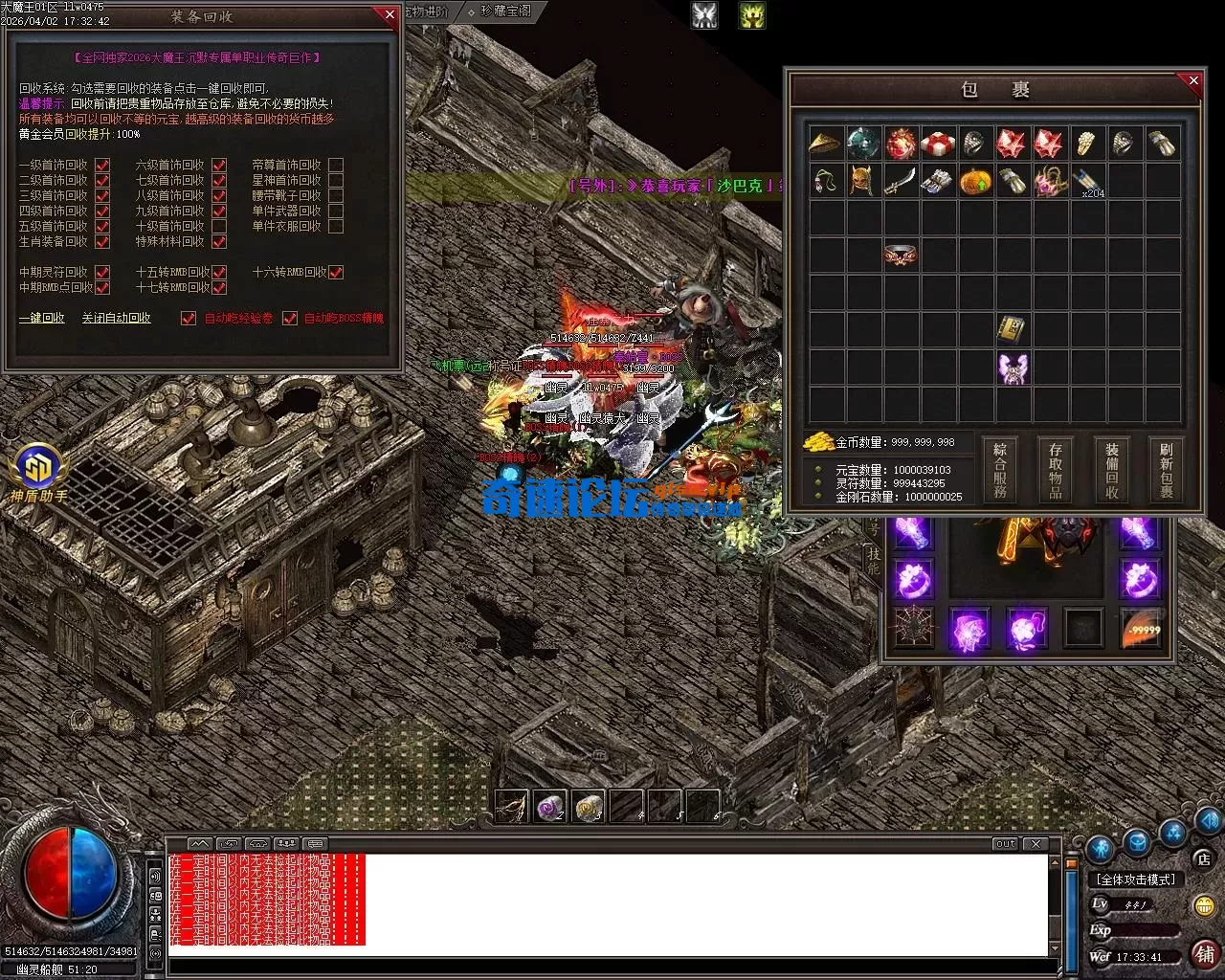Click 关闭自动回收 to disable auto recycle
The width and height of the screenshot is (1225, 980).
coord(116,318)
